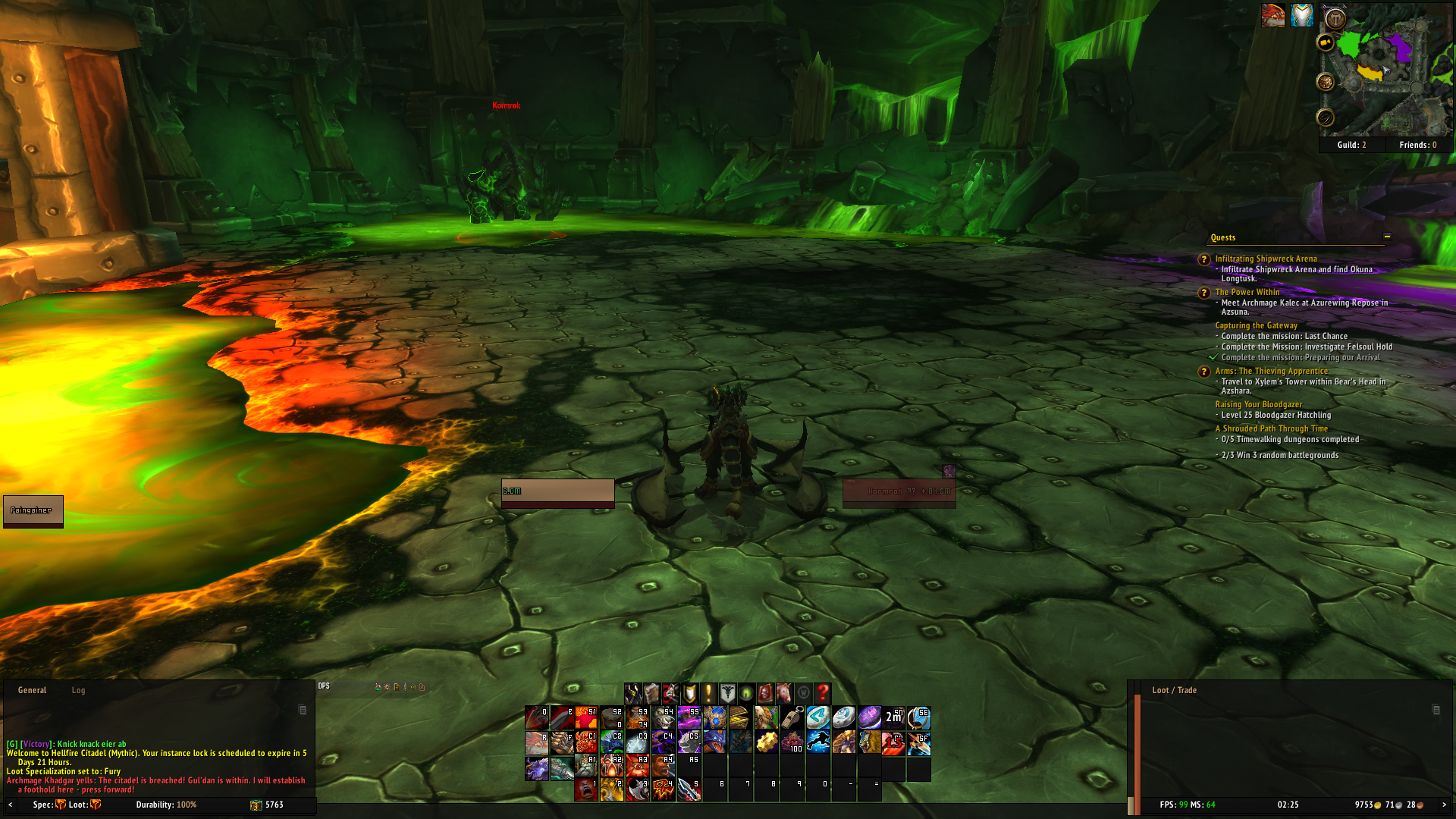Viewport: 1456px width, 819px height.
Task: Use the whistle item on the action bar
Action: 792,717
